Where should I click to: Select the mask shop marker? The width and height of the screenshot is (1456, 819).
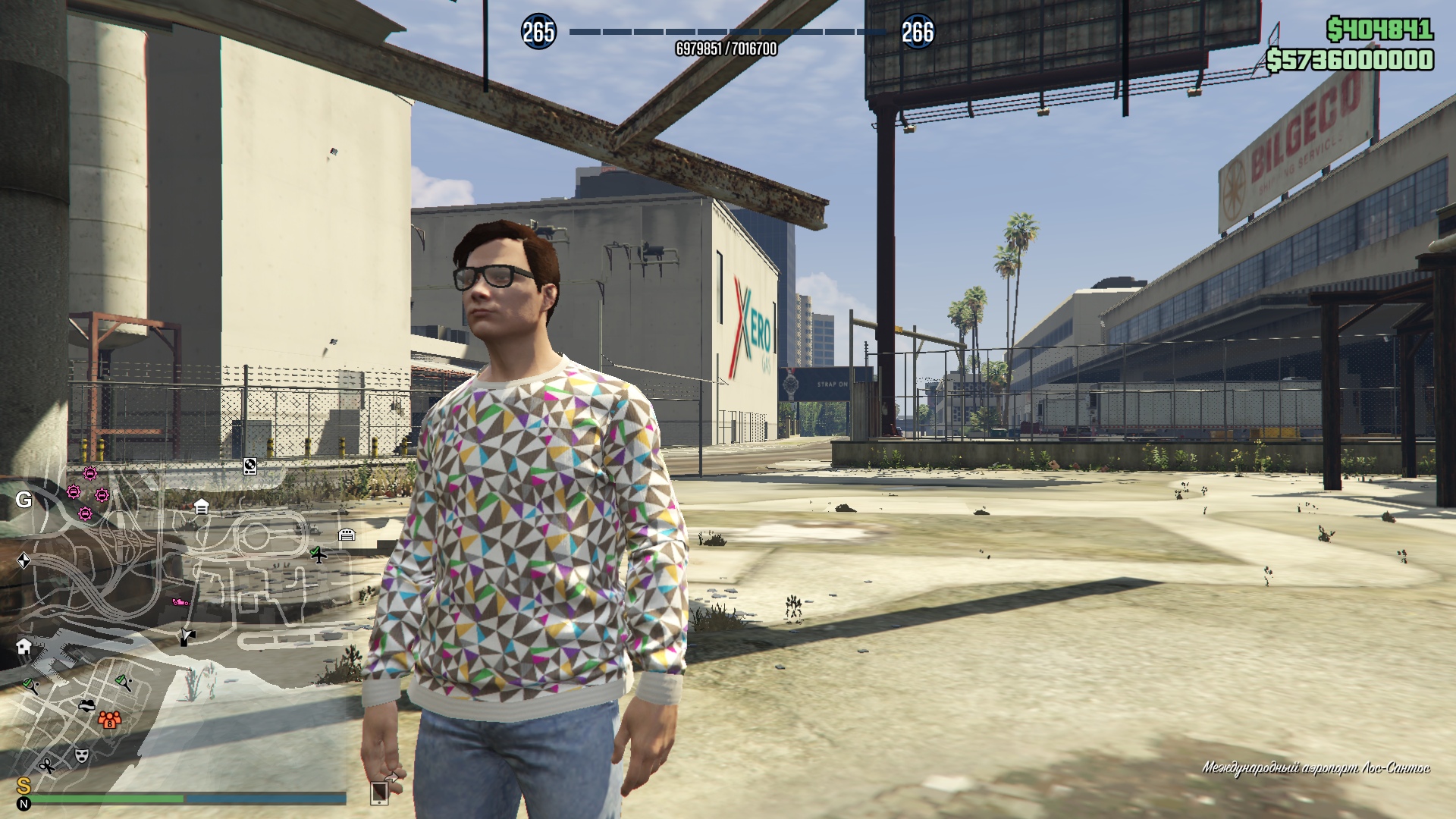(x=81, y=755)
